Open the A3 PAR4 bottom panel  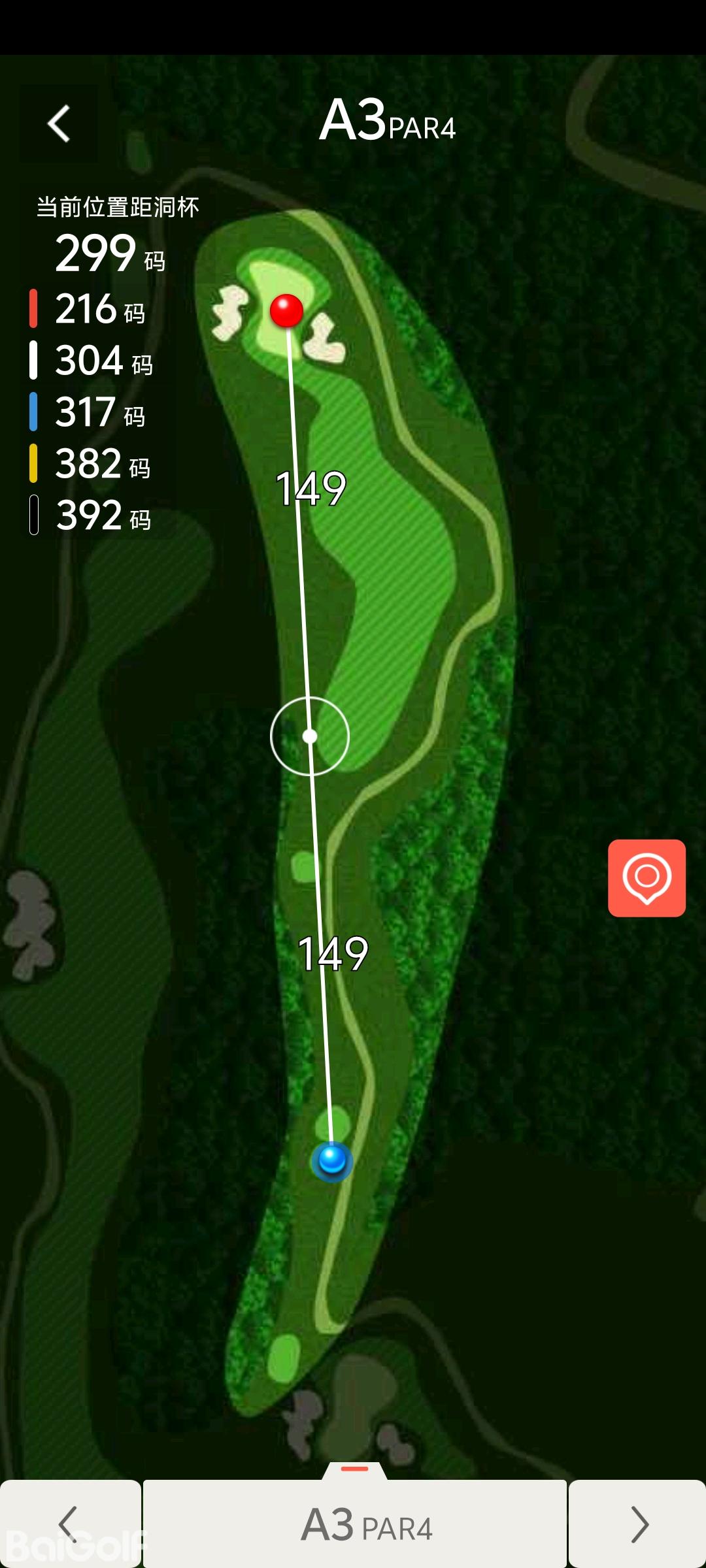(355, 1524)
